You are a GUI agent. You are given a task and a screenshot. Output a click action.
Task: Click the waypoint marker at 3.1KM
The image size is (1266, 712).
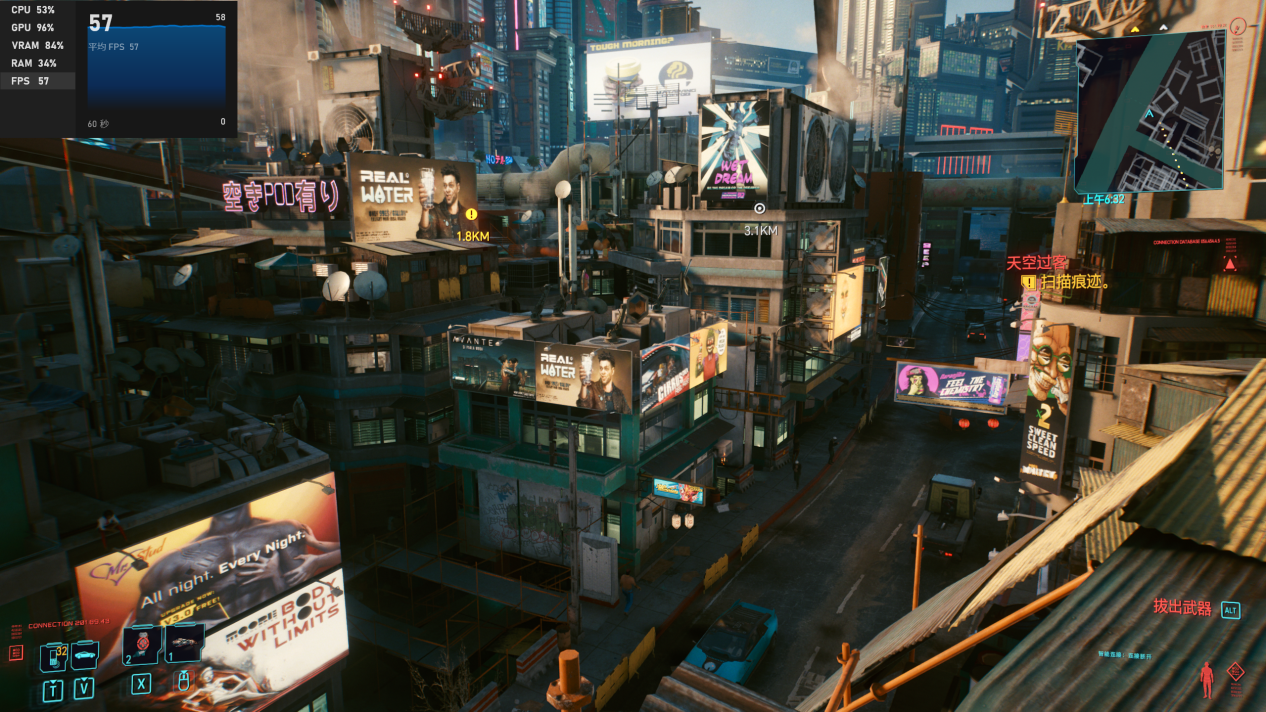(x=759, y=209)
